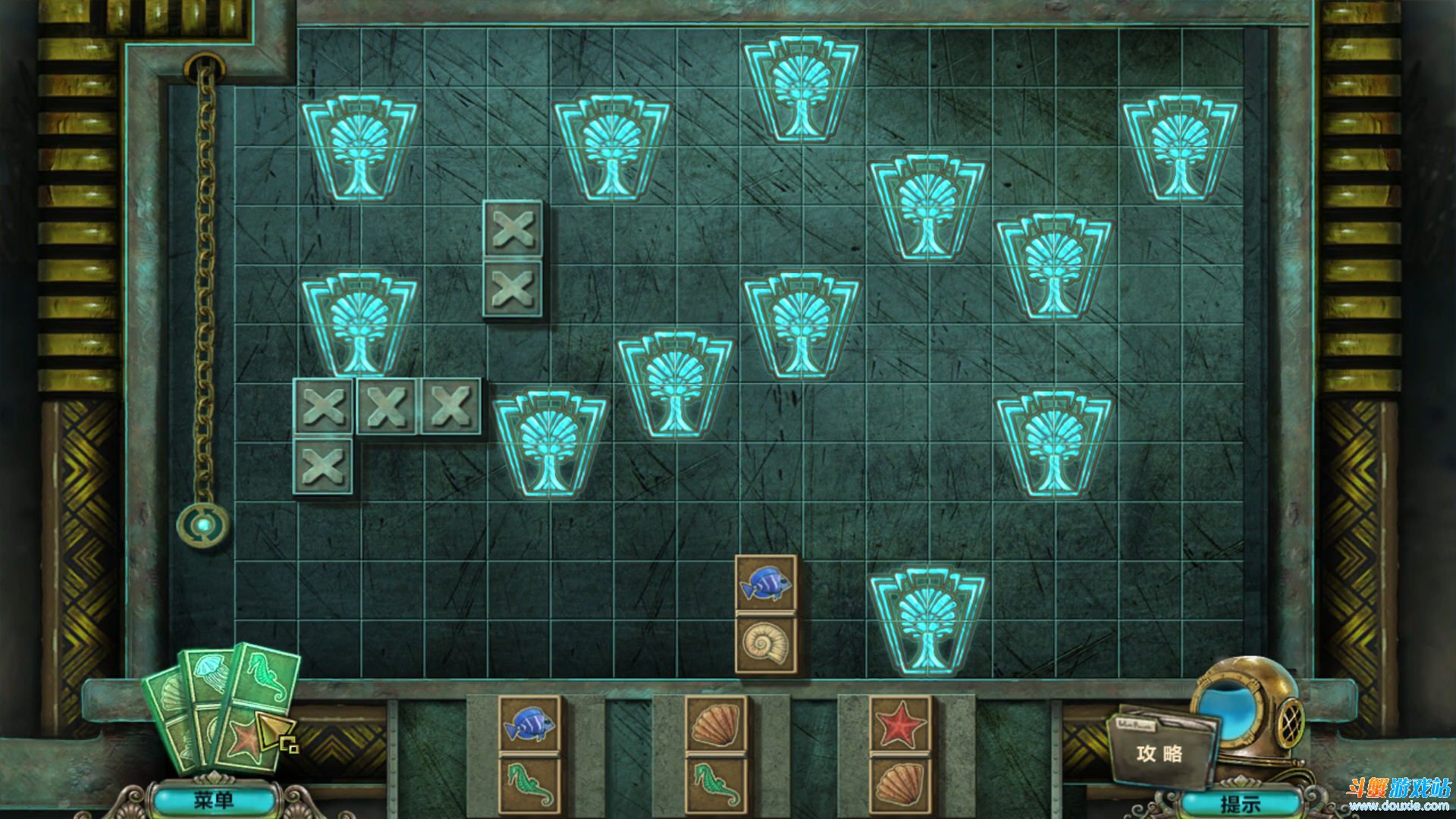Pick the seashell and seahorse domino
Viewport: 1456px width, 819px height.
click(715, 755)
